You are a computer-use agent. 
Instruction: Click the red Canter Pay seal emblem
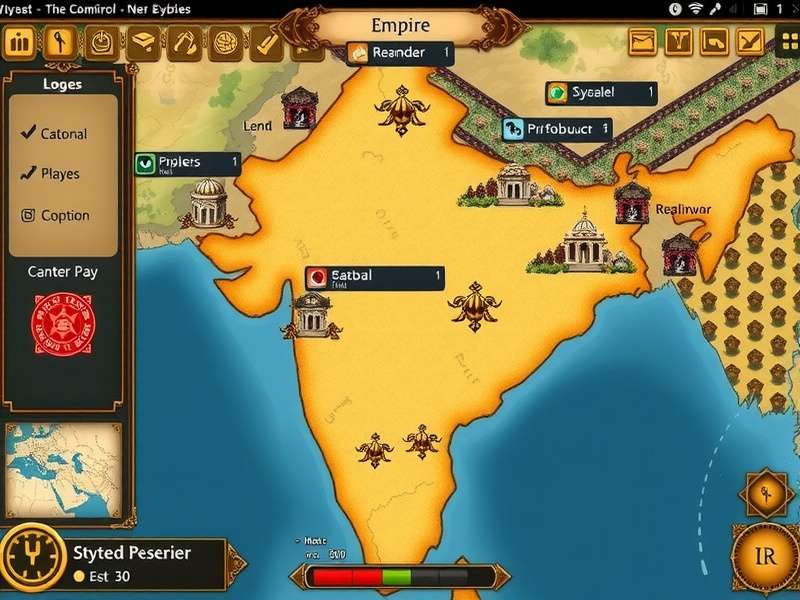(64, 323)
